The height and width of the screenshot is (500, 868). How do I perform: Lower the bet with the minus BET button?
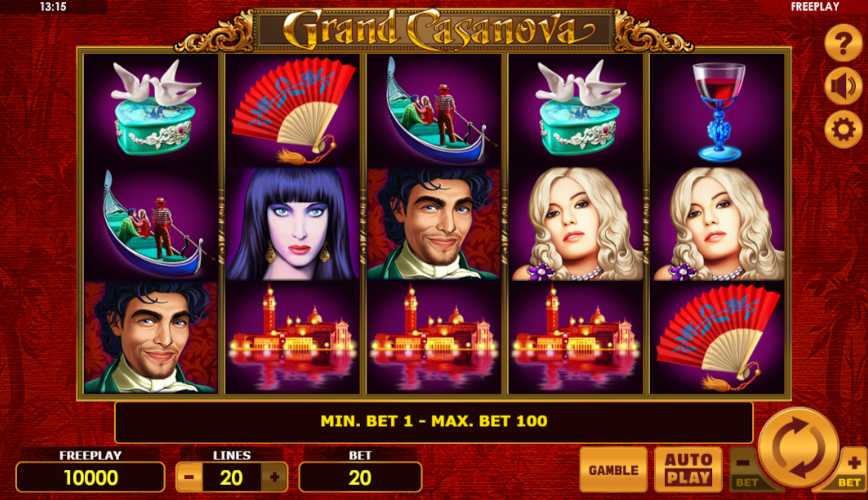744,471
